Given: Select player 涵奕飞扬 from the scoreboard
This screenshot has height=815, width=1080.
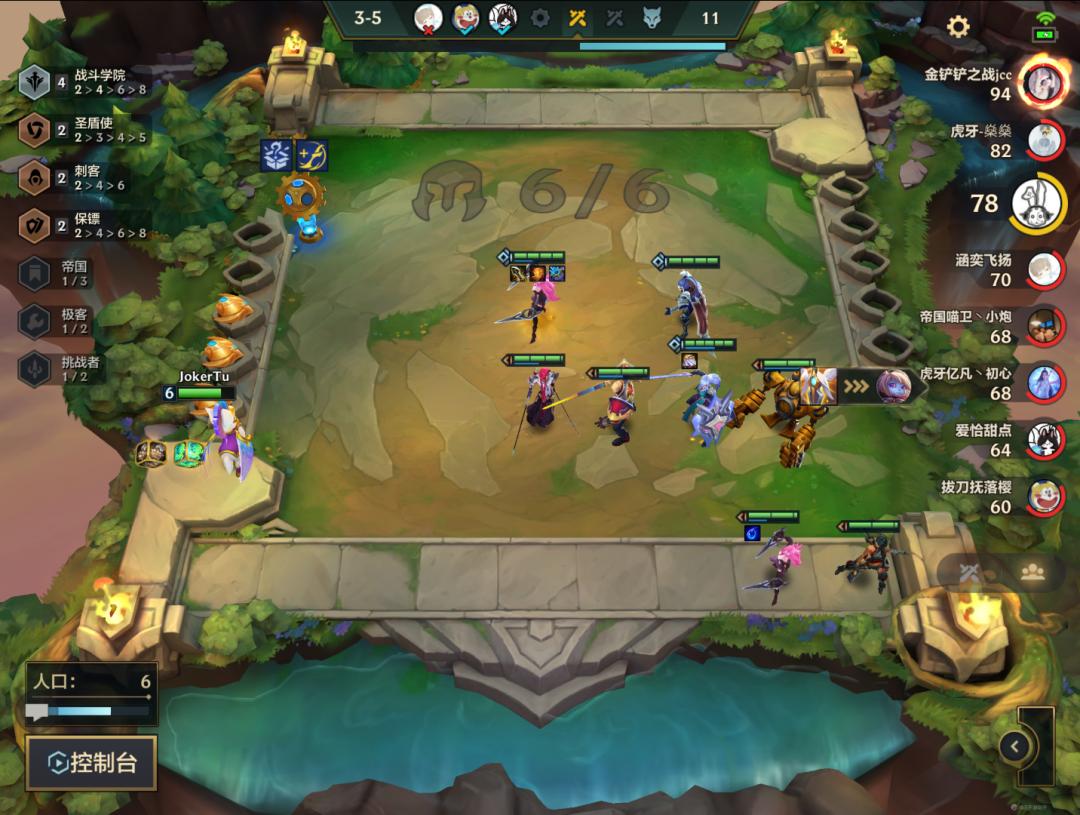Looking at the screenshot, I should coord(1044,268).
